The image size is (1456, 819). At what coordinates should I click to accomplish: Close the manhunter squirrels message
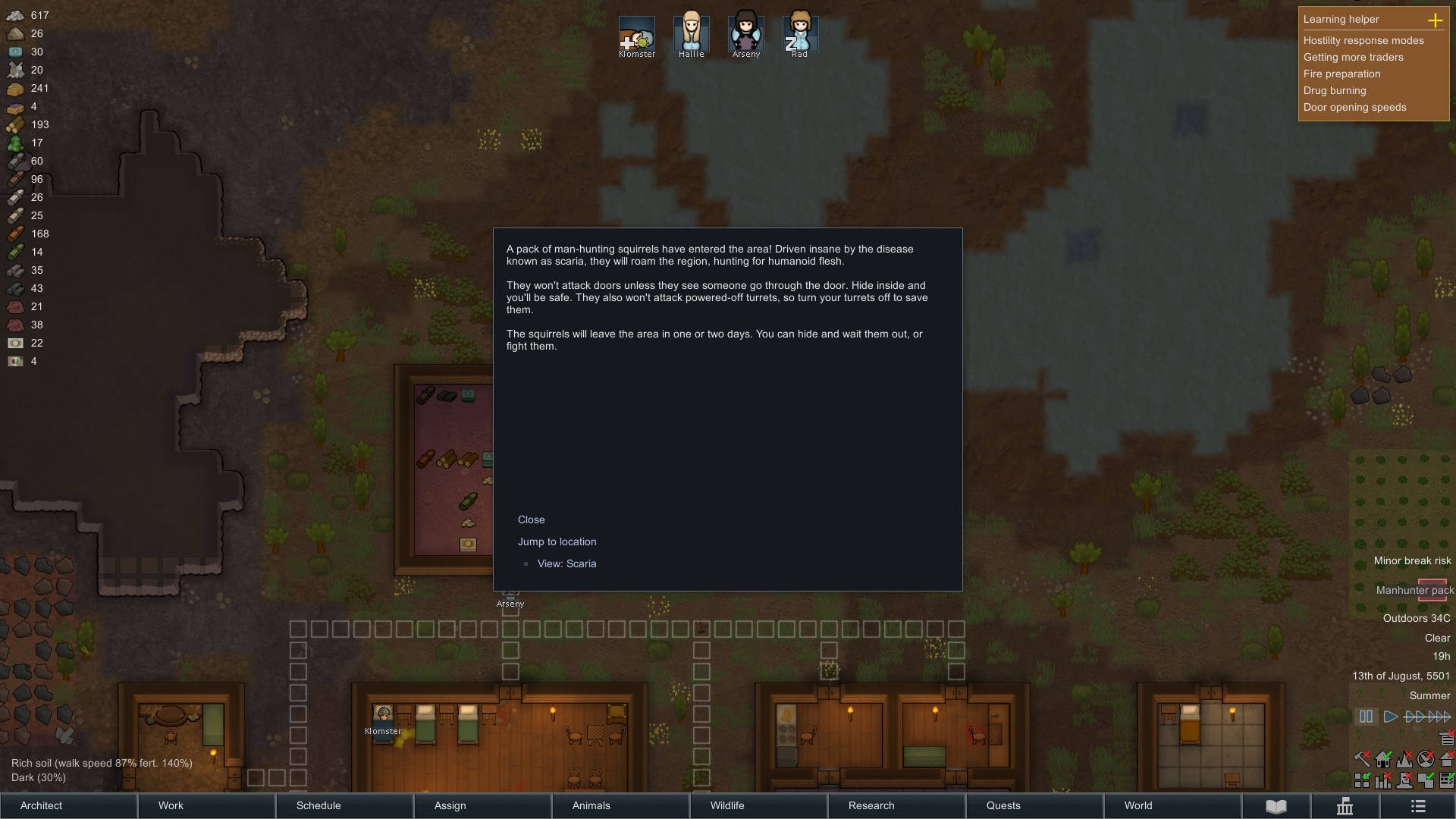pyautogui.click(x=531, y=519)
